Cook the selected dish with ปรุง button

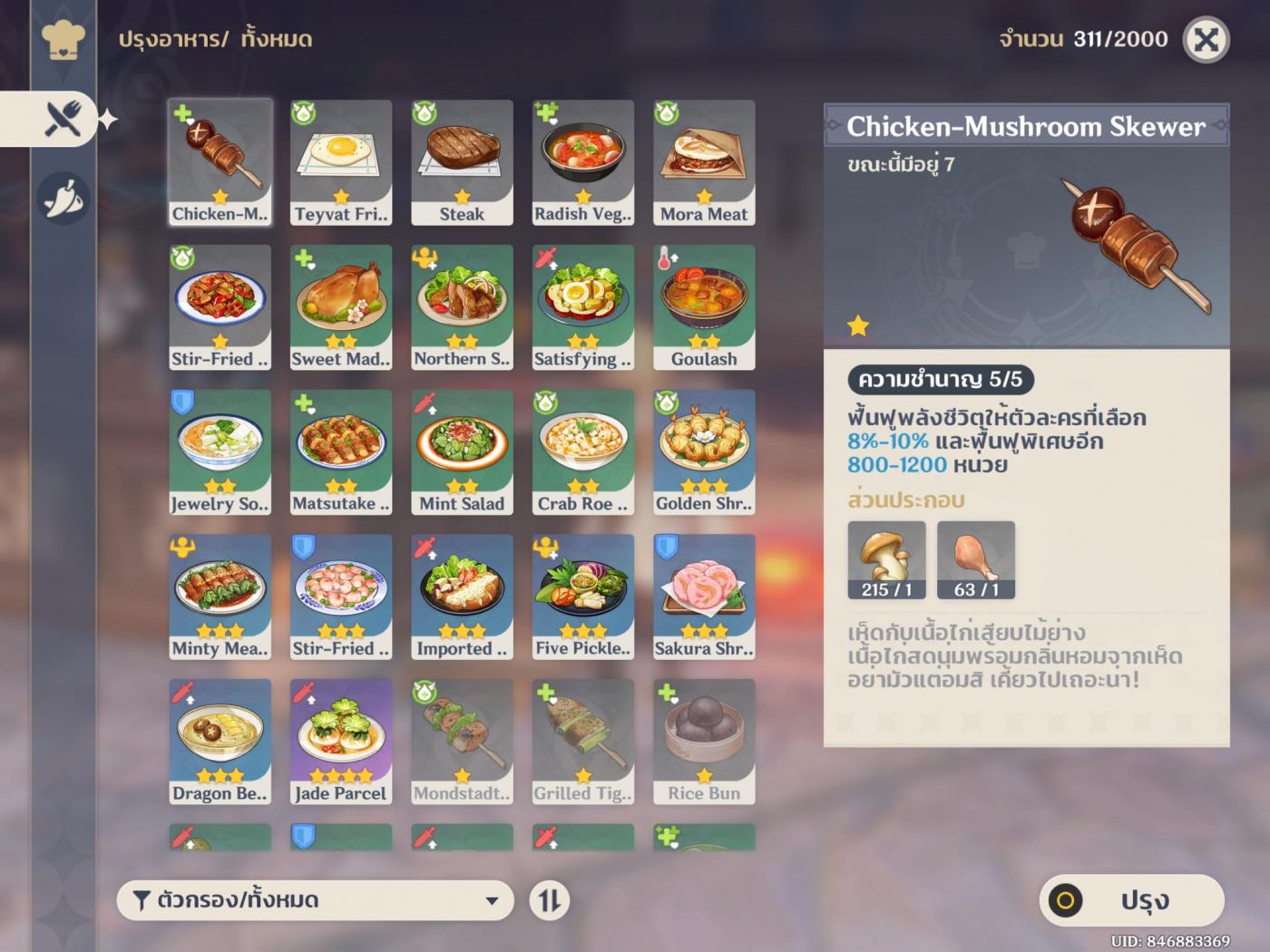1131,900
